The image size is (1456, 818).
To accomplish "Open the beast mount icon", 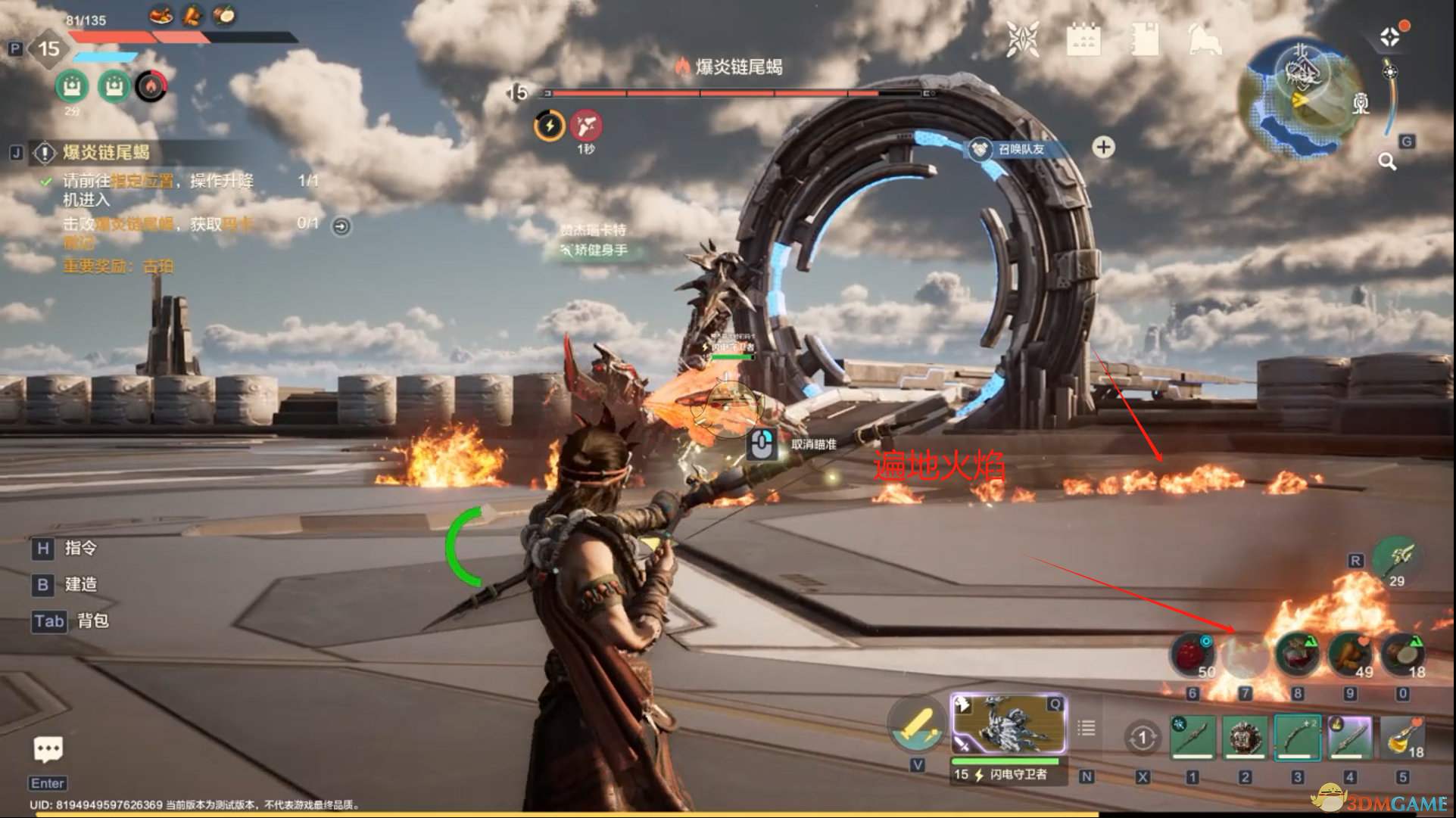I will (1205, 39).
